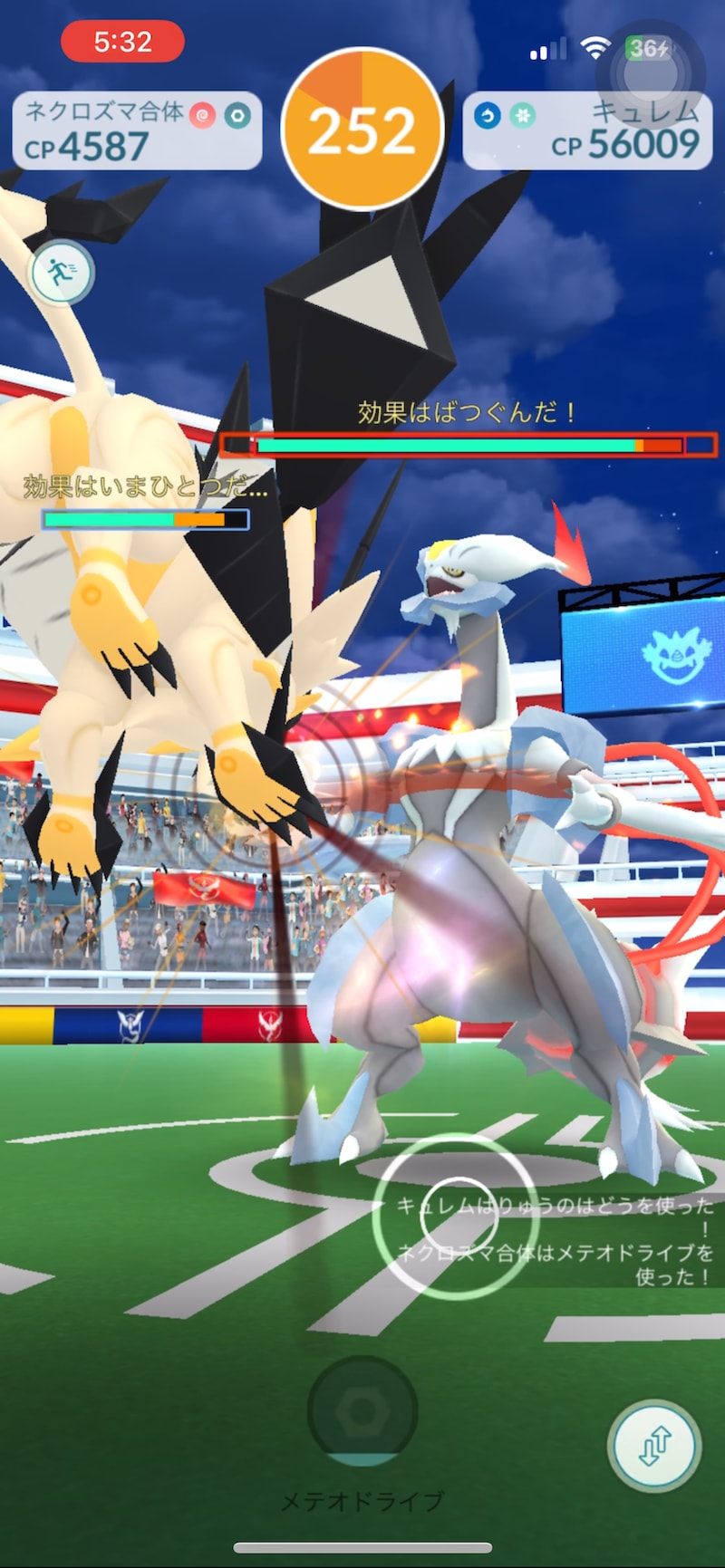Activate the Meteor Drive charged attack button
This screenshot has height=1568, width=725.
[x=362, y=1410]
